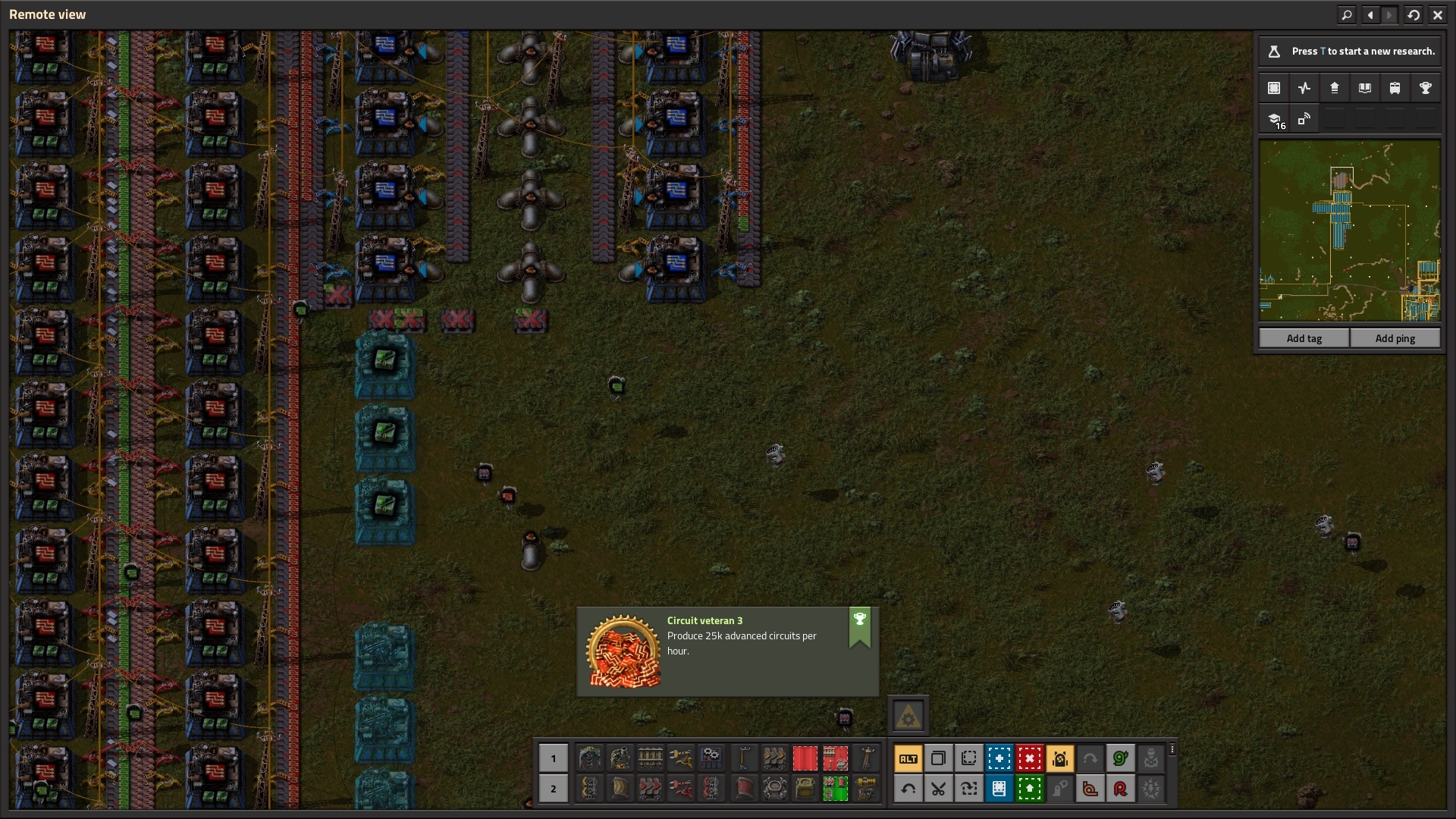This screenshot has width=1456, height=819.
Task: Click the undo arrow button
Action: coord(908,789)
